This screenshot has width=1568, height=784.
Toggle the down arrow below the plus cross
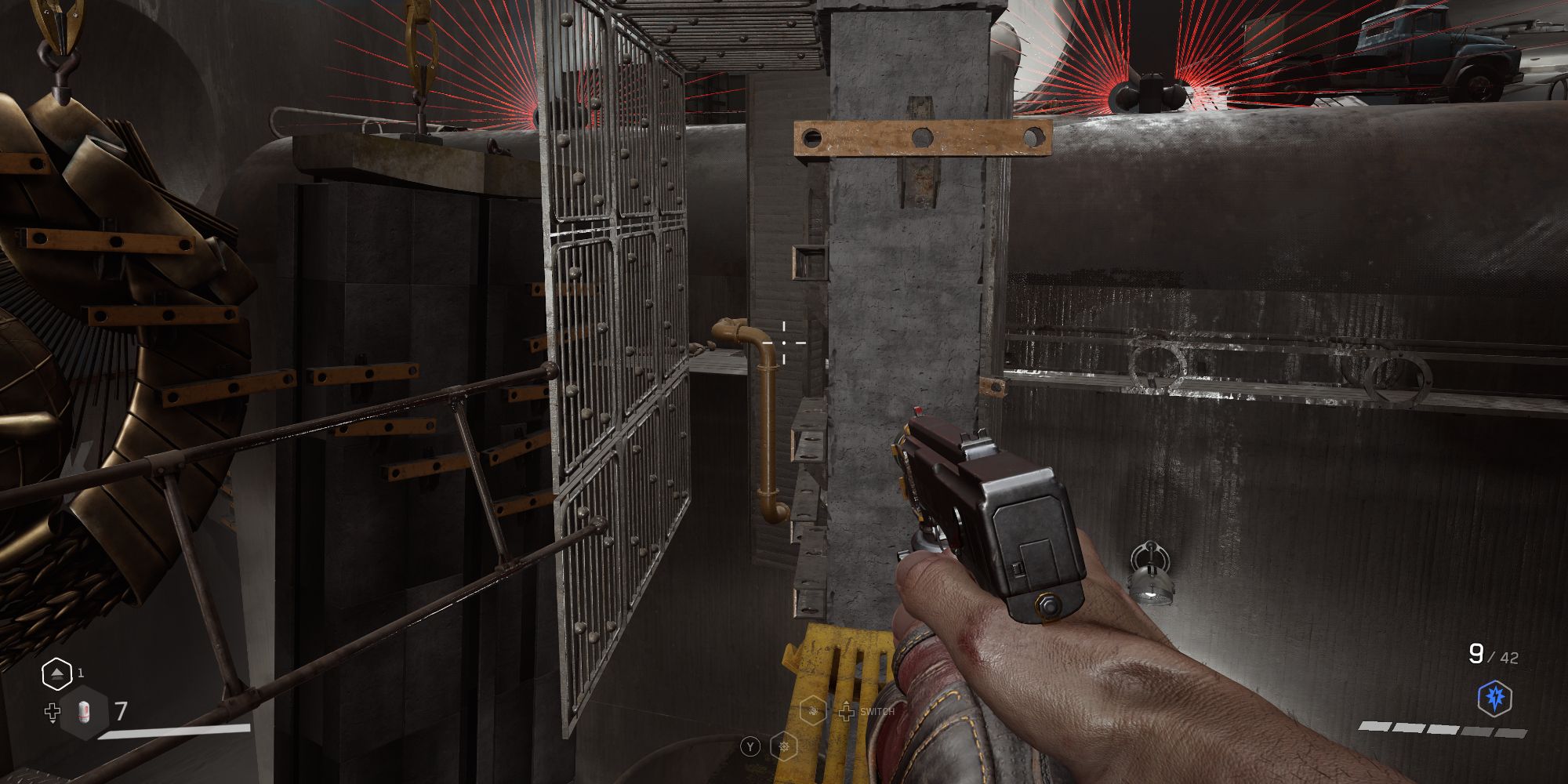pyautogui.click(x=53, y=722)
